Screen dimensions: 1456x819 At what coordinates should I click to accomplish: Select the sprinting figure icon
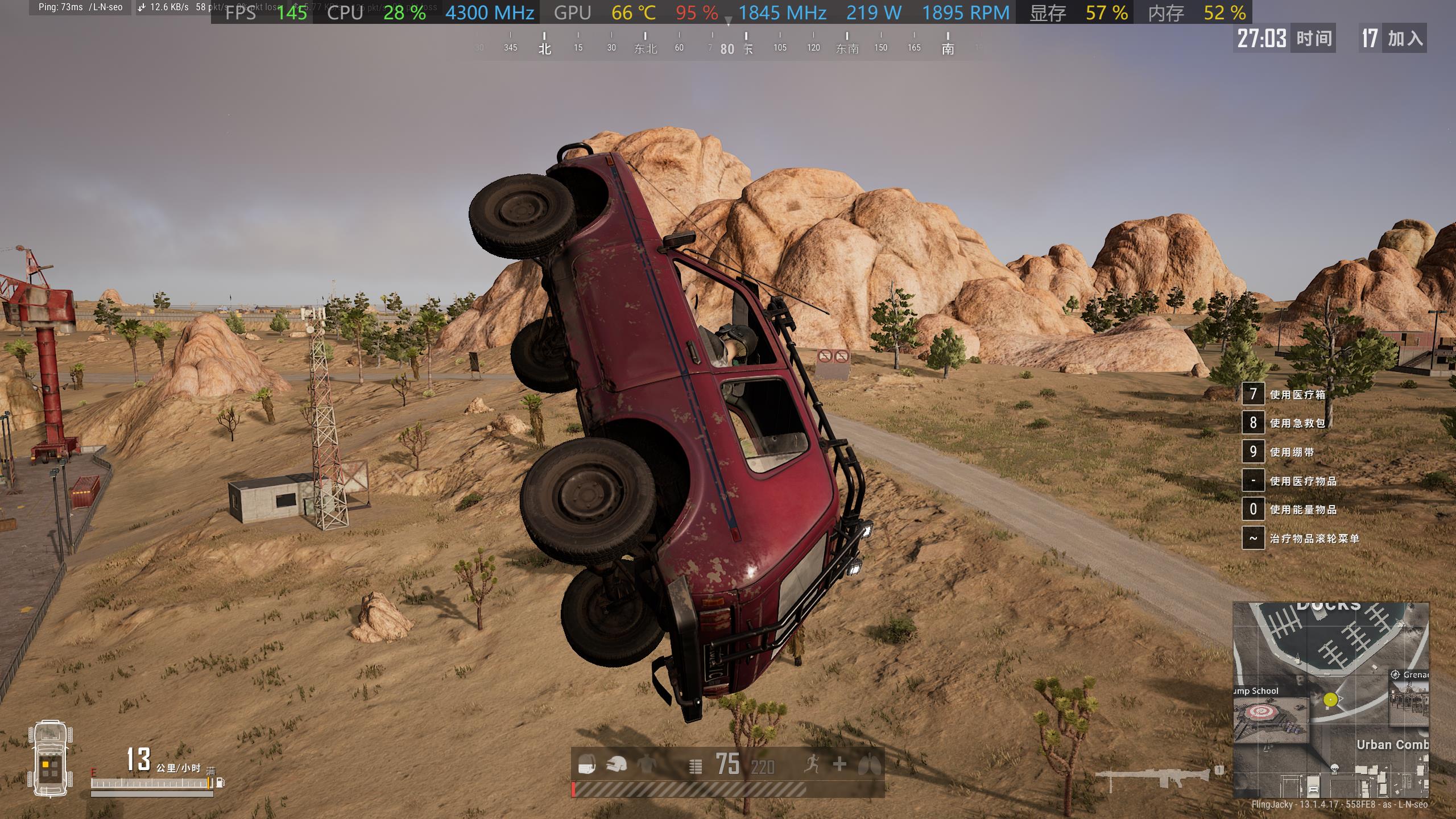pyautogui.click(x=812, y=764)
